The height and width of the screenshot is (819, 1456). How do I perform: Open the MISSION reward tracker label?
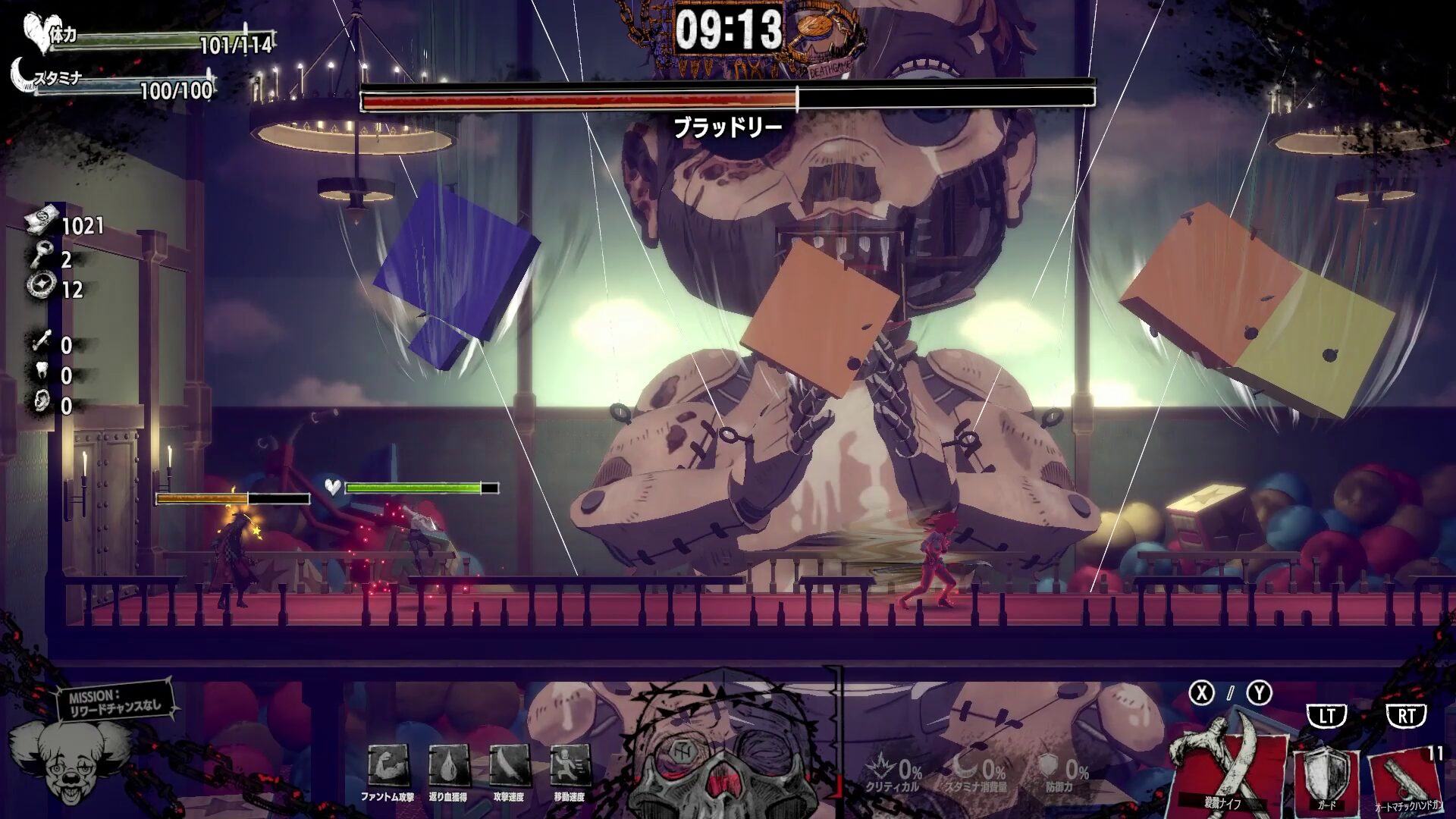[x=115, y=701]
